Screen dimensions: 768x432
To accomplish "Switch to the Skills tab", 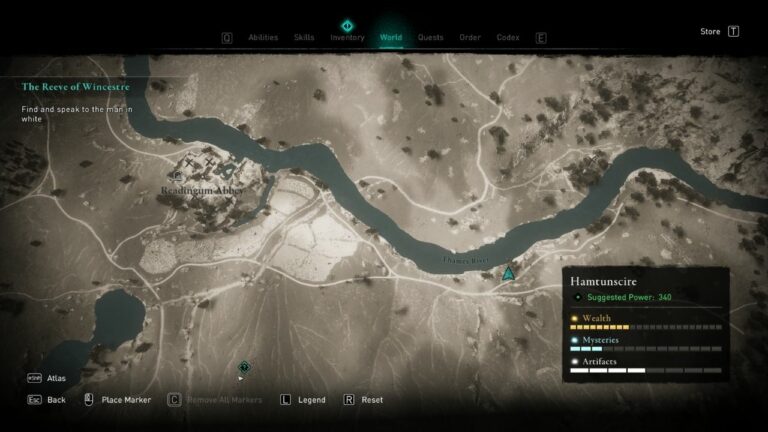I will (304, 38).
